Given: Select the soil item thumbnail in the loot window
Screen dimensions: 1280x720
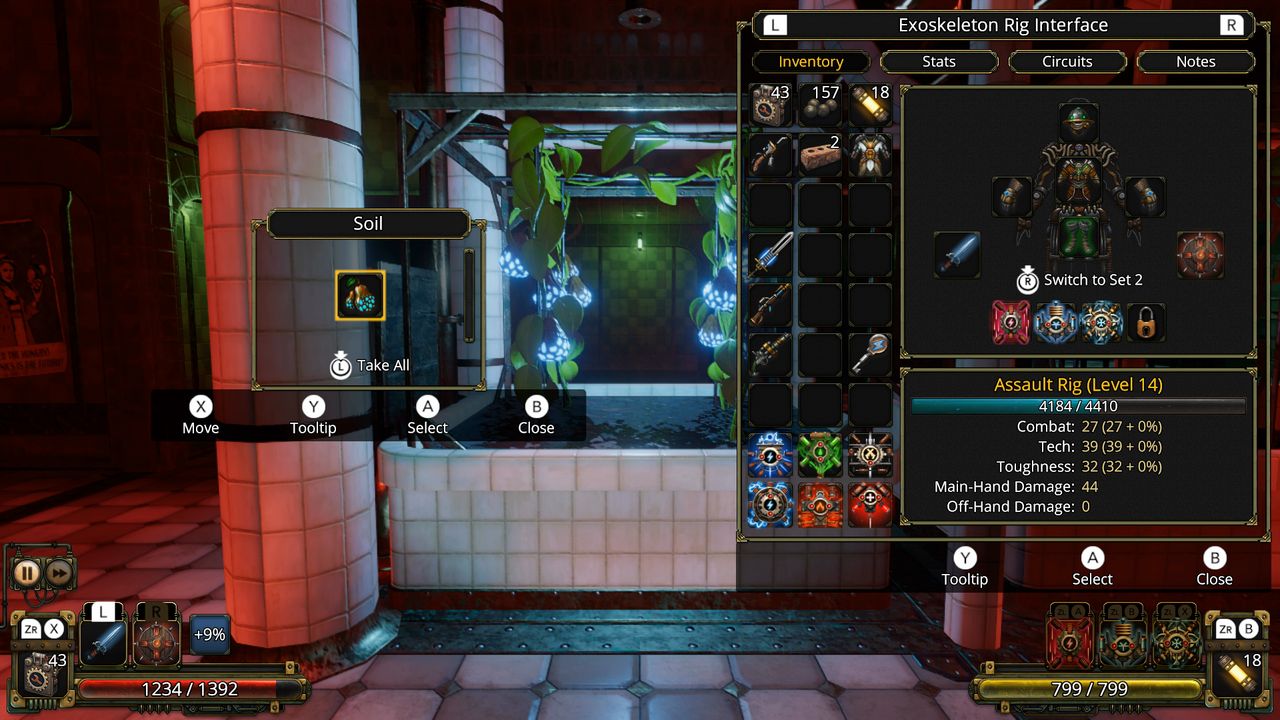Looking at the screenshot, I should click(x=360, y=293).
